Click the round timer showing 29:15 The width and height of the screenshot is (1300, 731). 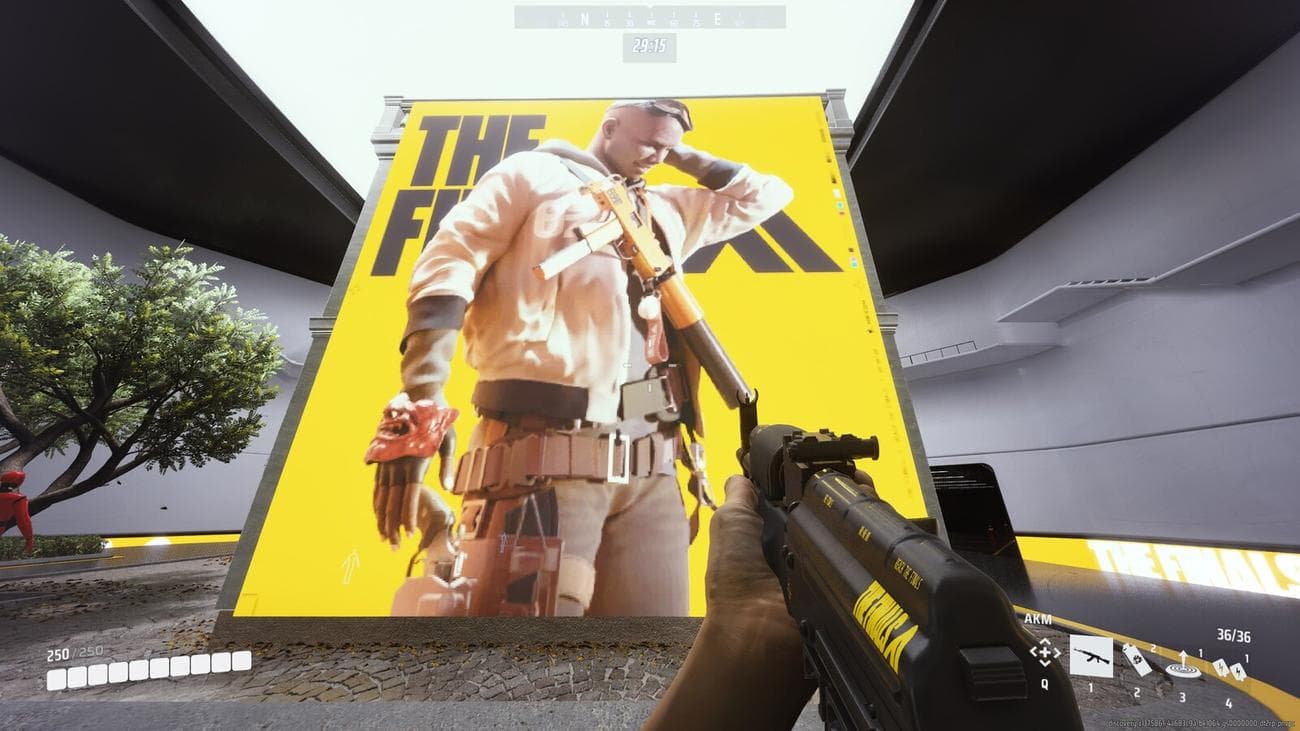click(x=650, y=44)
